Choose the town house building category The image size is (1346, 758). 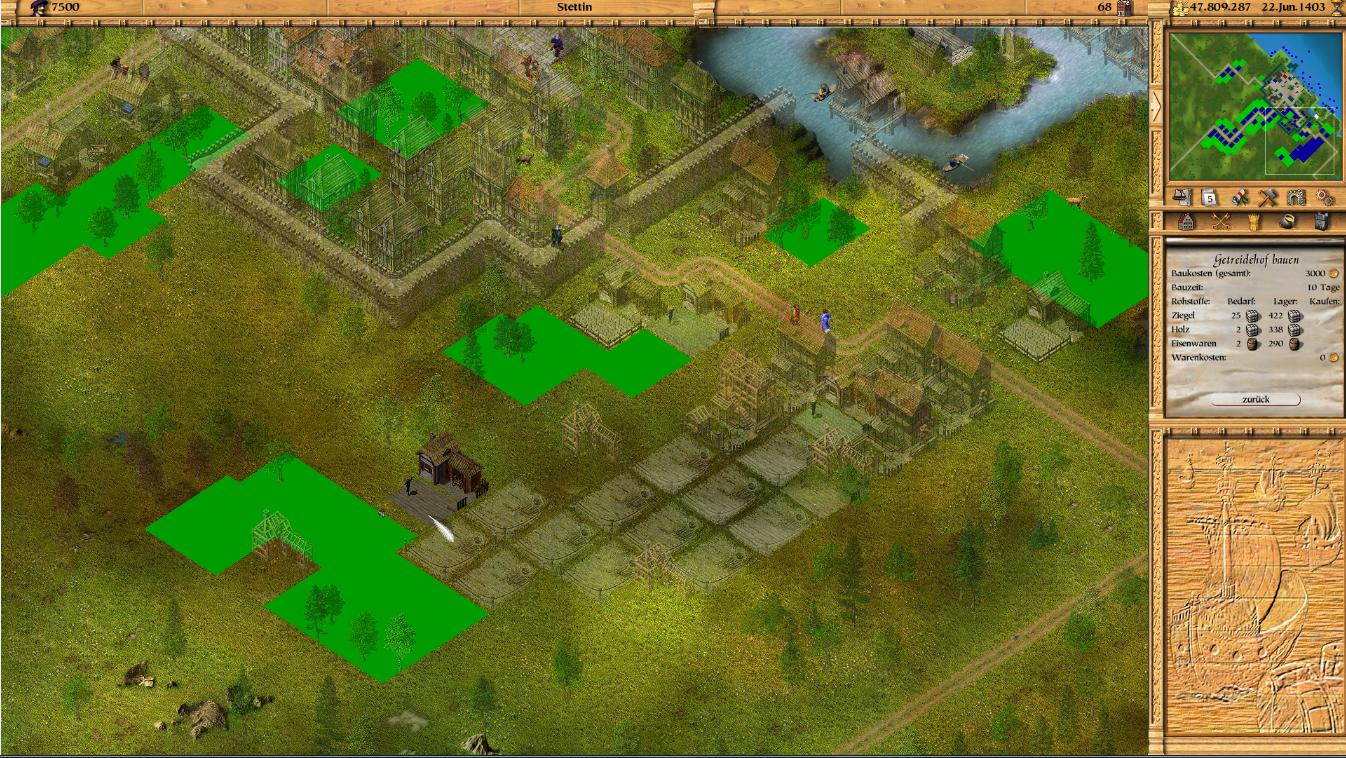(1187, 222)
